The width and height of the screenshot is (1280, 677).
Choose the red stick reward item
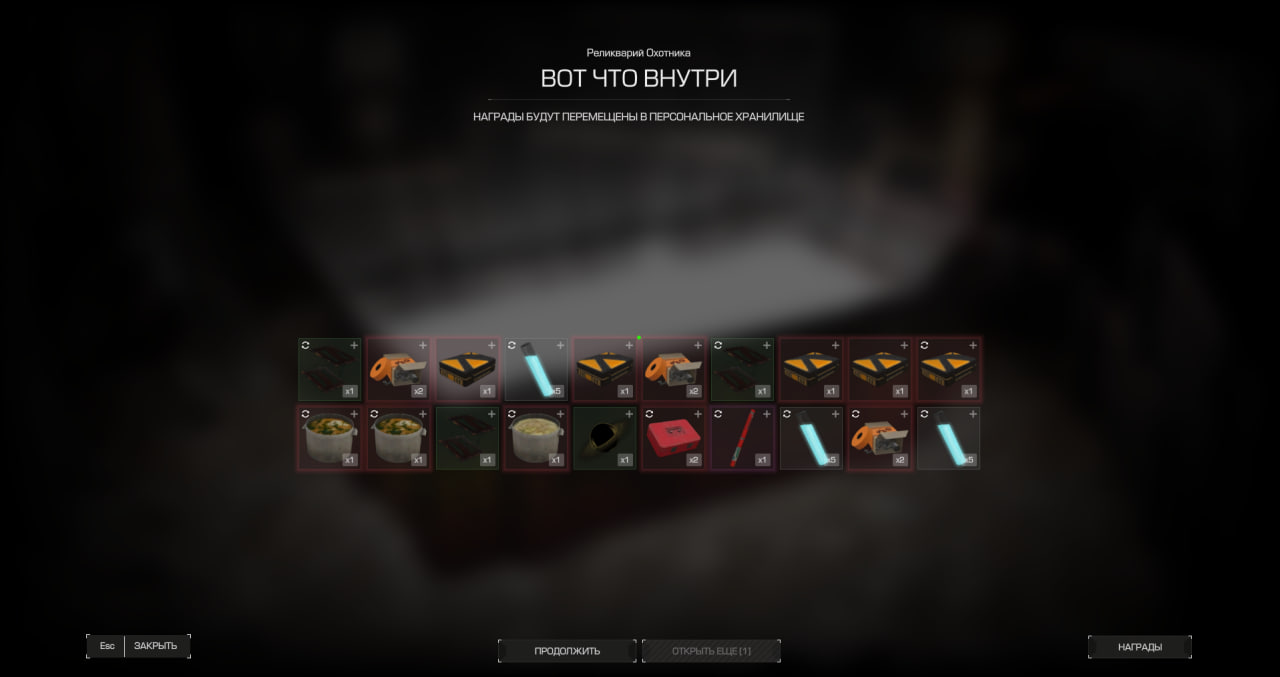point(742,438)
